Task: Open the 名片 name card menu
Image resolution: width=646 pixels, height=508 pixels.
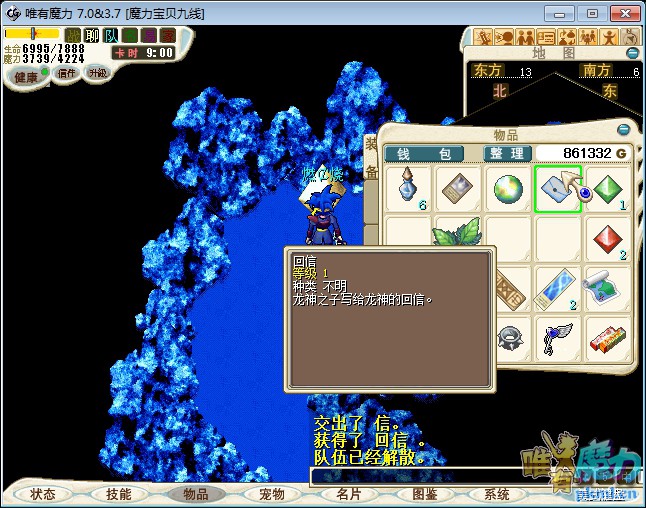Action: pyautogui.click(x=348, y=494)
